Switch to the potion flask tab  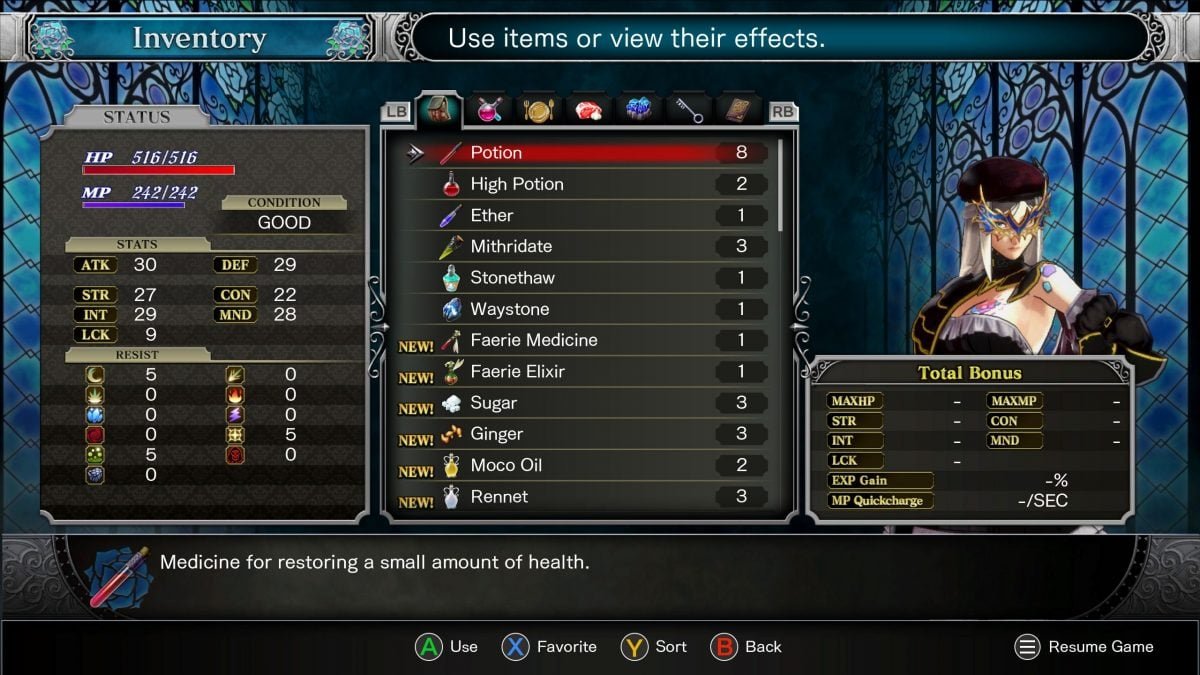[488, 110]
